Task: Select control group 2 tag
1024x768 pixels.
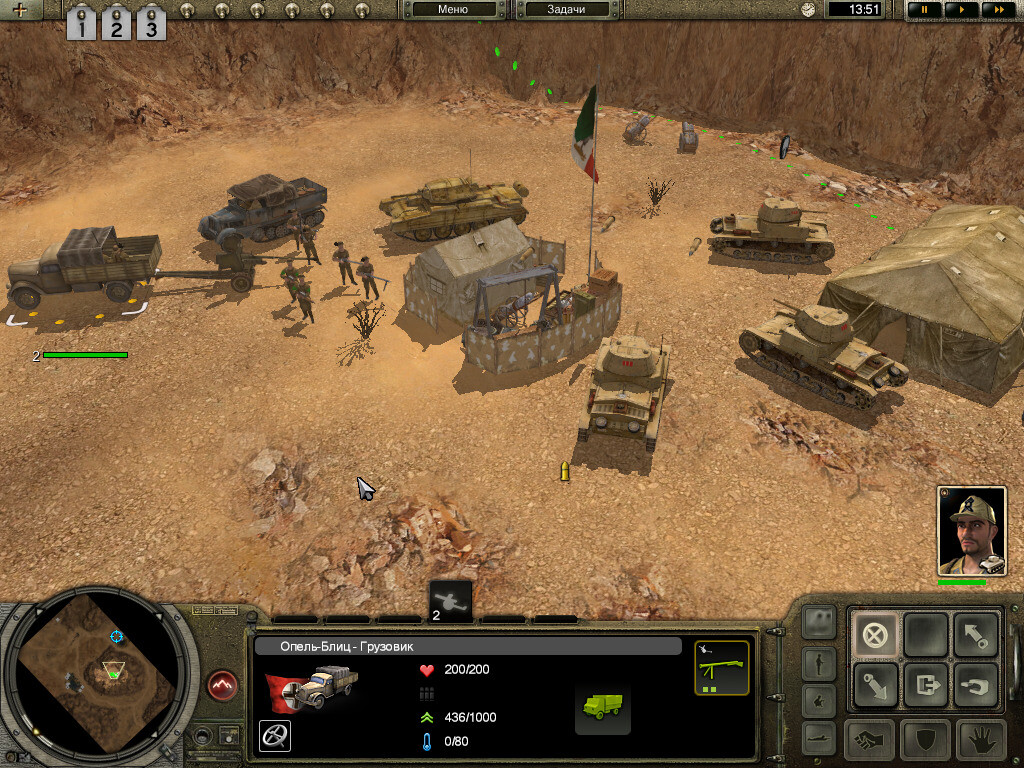Action: pyautogui.click(x=116, y=24)
